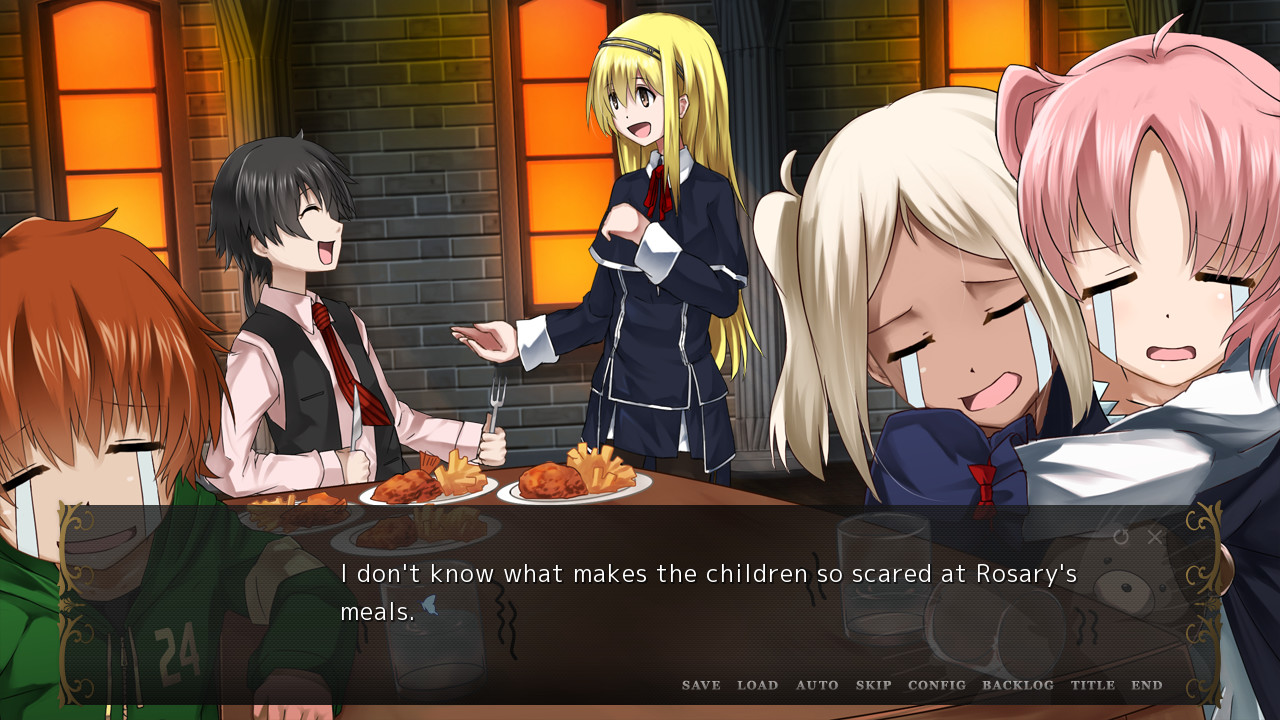Screen dimensions: 1280x720
Task: Open the LOAD menu
Action: (757, 685)
